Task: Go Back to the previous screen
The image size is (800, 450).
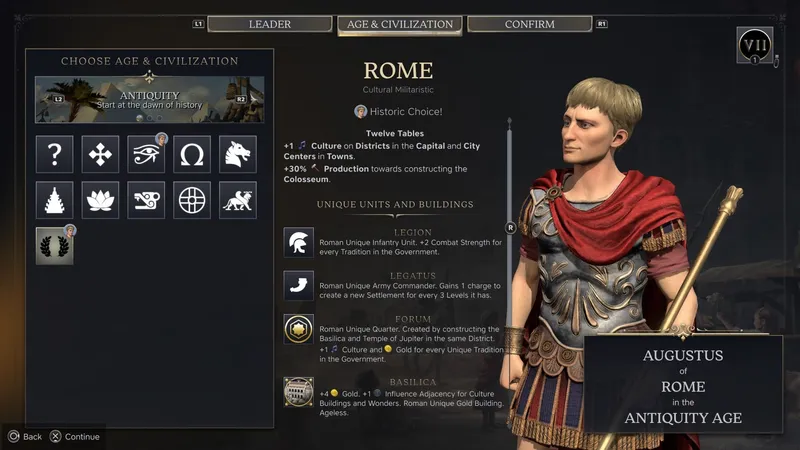Action: (25, 436)
